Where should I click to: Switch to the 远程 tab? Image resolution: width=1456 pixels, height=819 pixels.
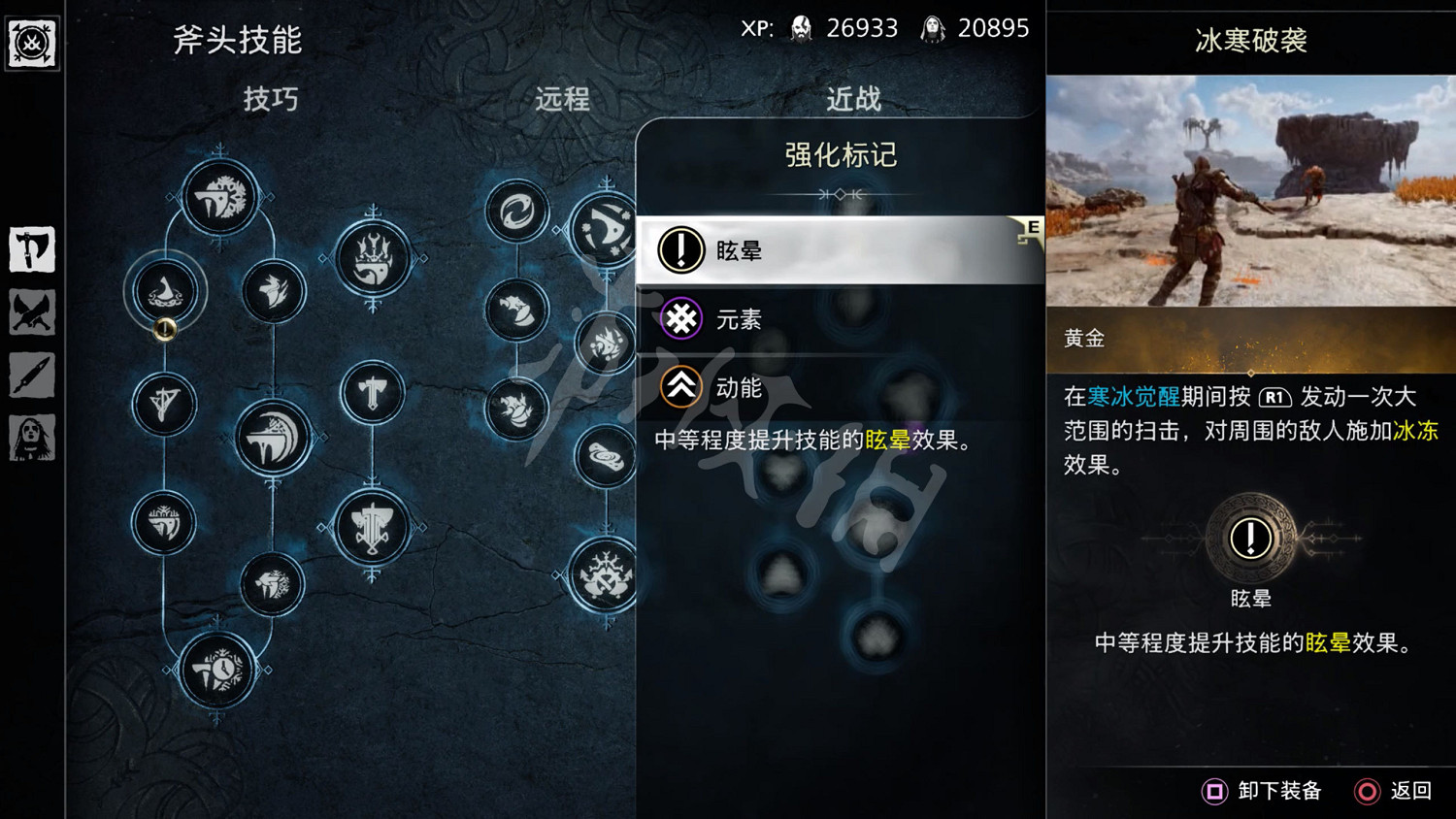[560, 100]
